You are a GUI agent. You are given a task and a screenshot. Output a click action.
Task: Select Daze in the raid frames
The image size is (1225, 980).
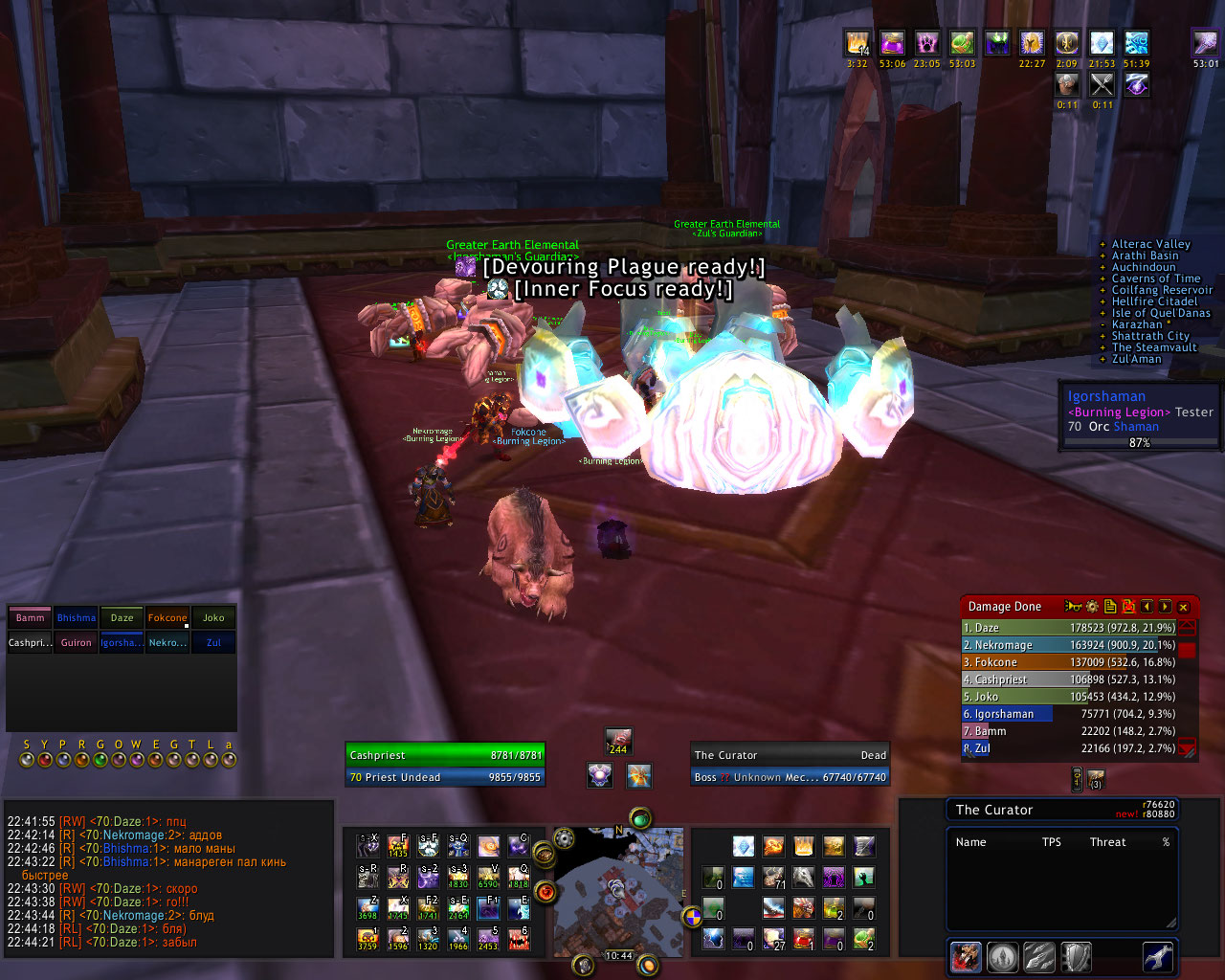click(x=122, y=618)
